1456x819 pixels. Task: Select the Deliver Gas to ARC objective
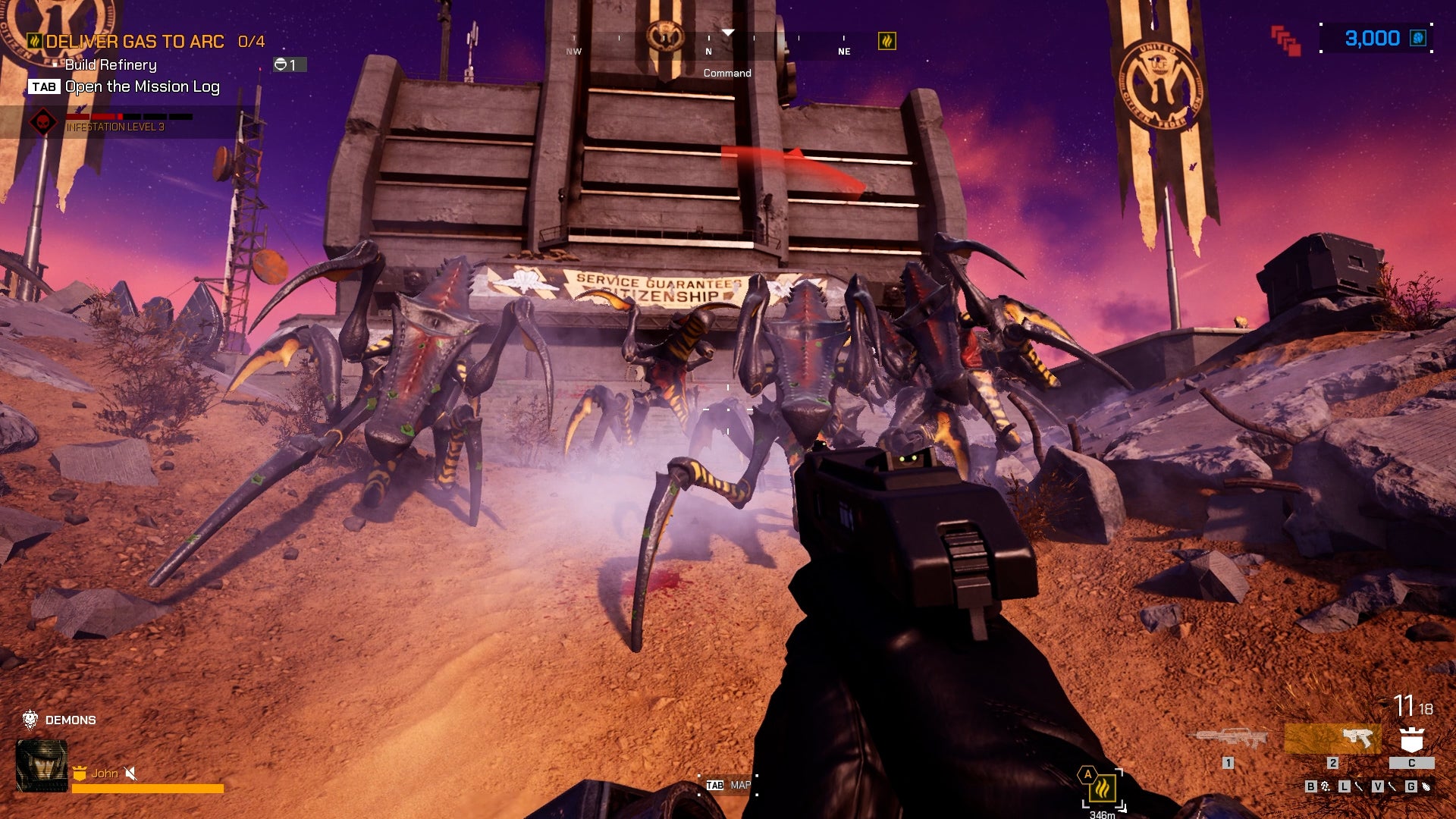(135, 42)
